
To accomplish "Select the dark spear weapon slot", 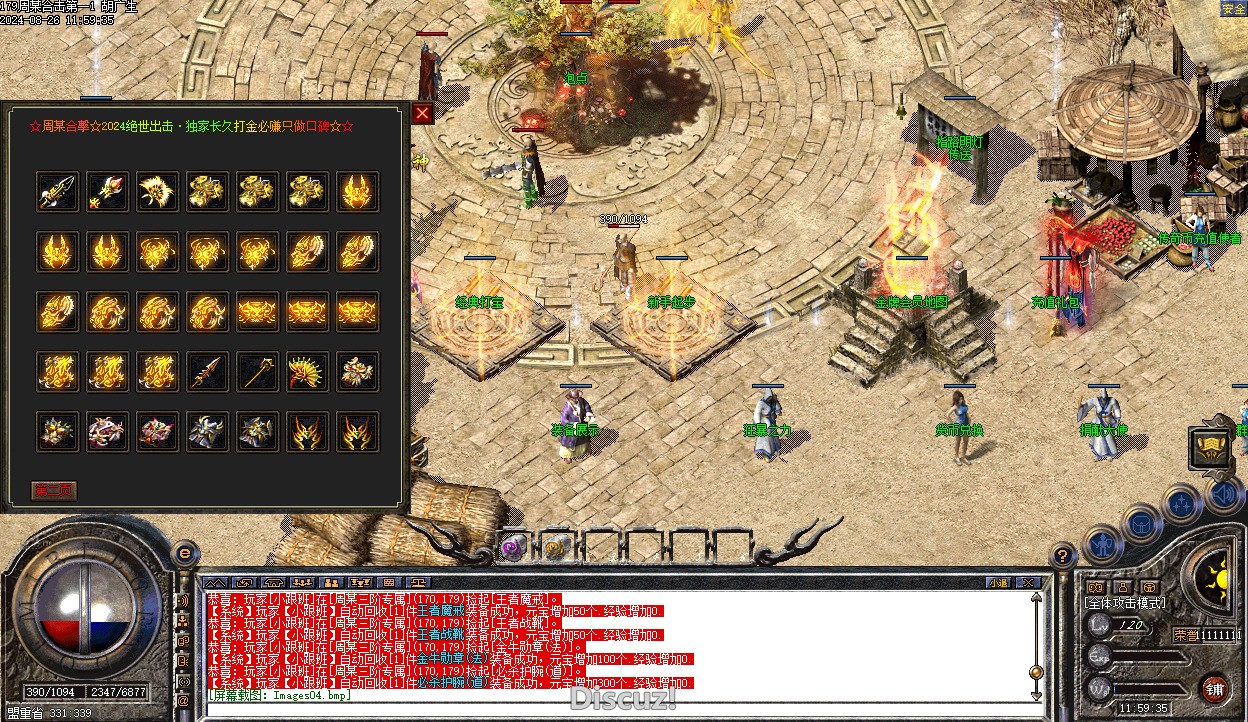I will 207,372.
